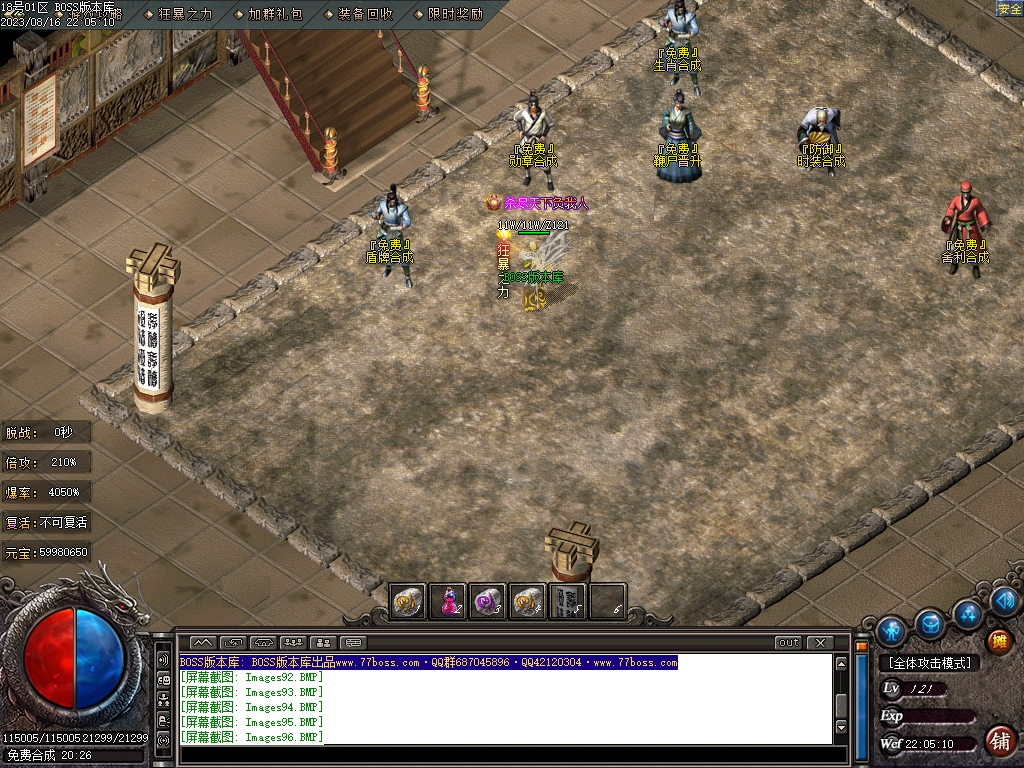The image size is (1024, 768).
Task: Use the stone tablet item in hotbar slot 5
Action: (567, 602)
